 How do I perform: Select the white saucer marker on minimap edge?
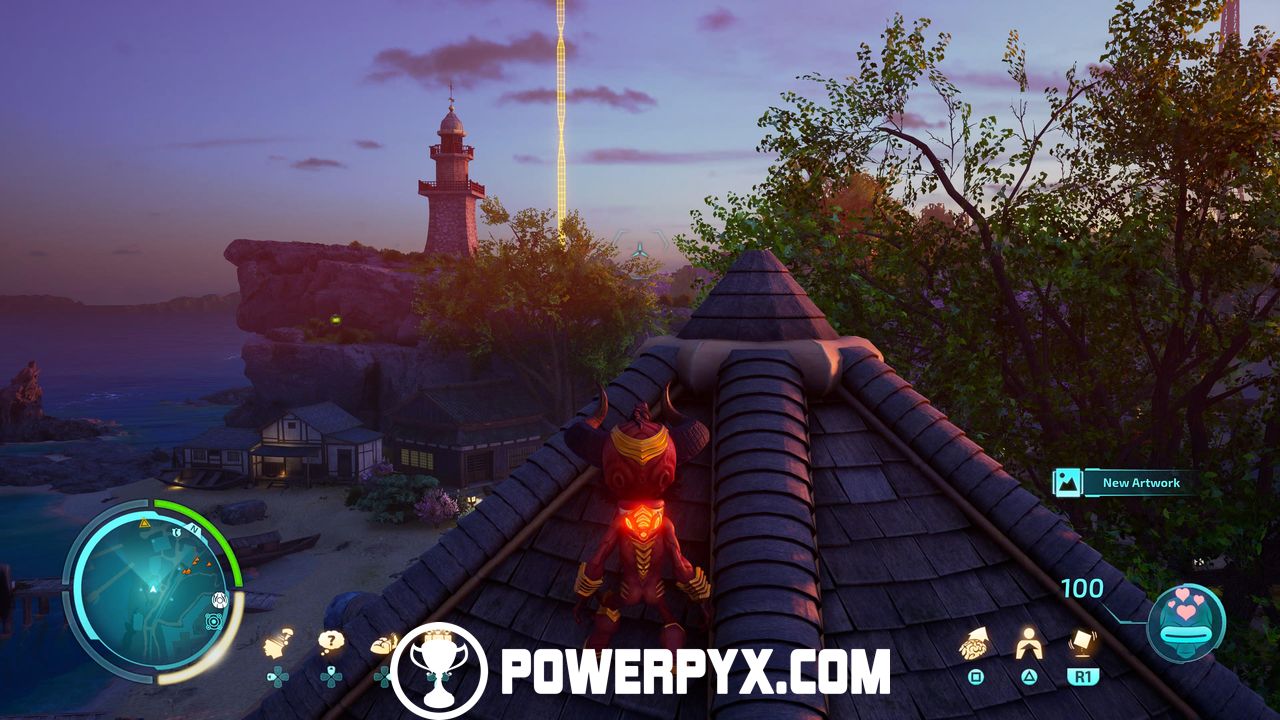pyautogui.click(x=220, y=600)
